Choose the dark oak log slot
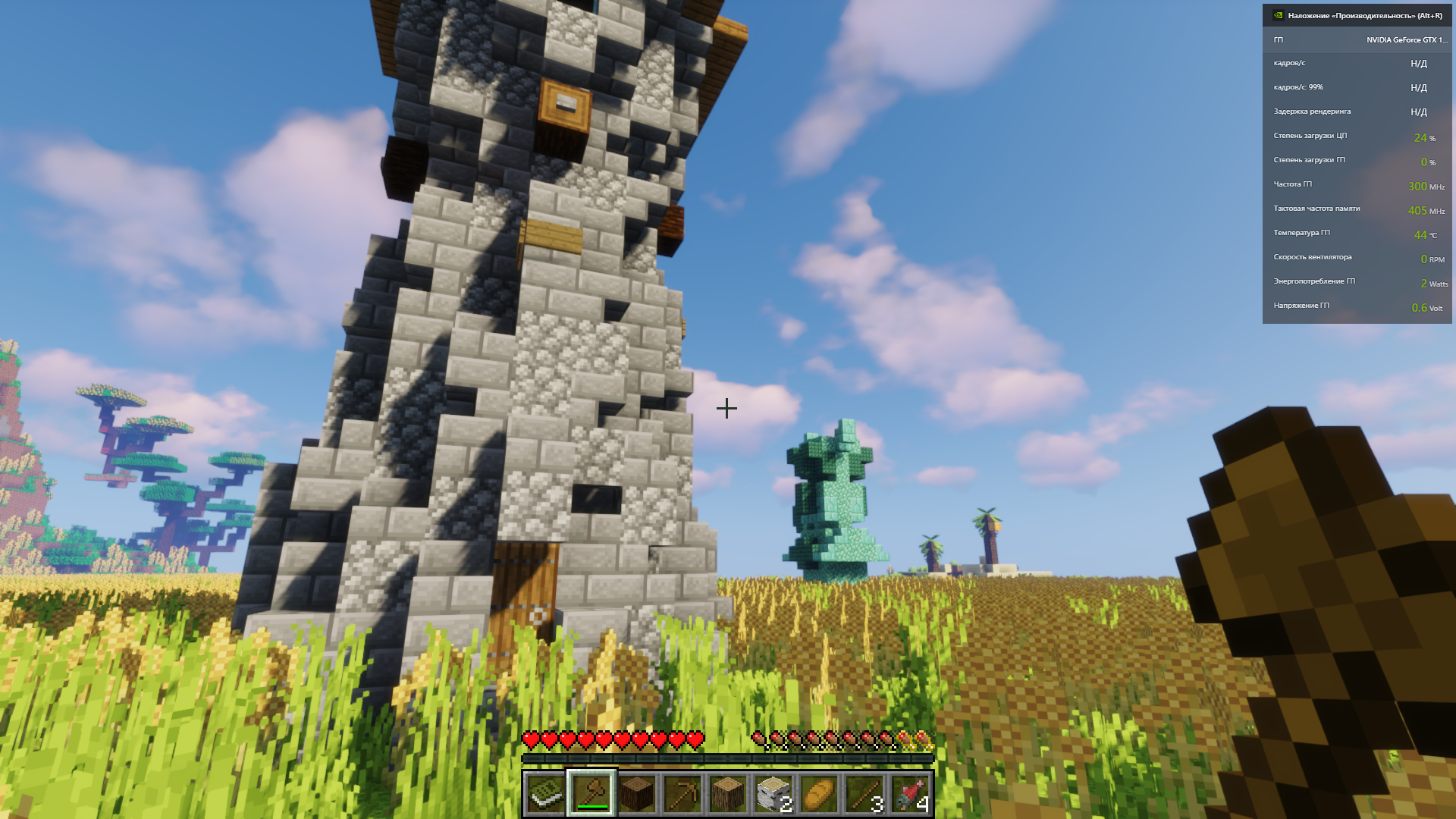Viewport: 1456px width, 819px height. pos(637,794)
